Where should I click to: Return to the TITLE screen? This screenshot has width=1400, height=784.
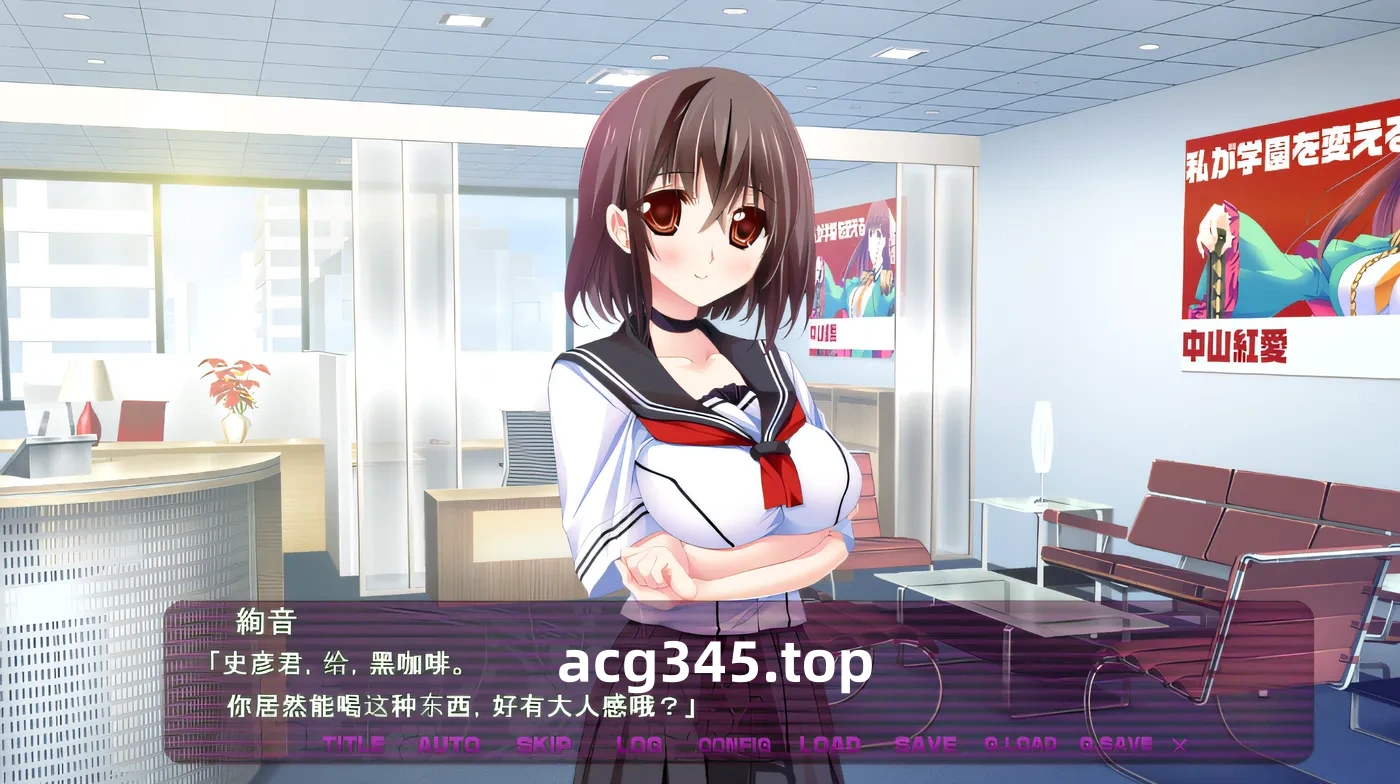[355, 744]
